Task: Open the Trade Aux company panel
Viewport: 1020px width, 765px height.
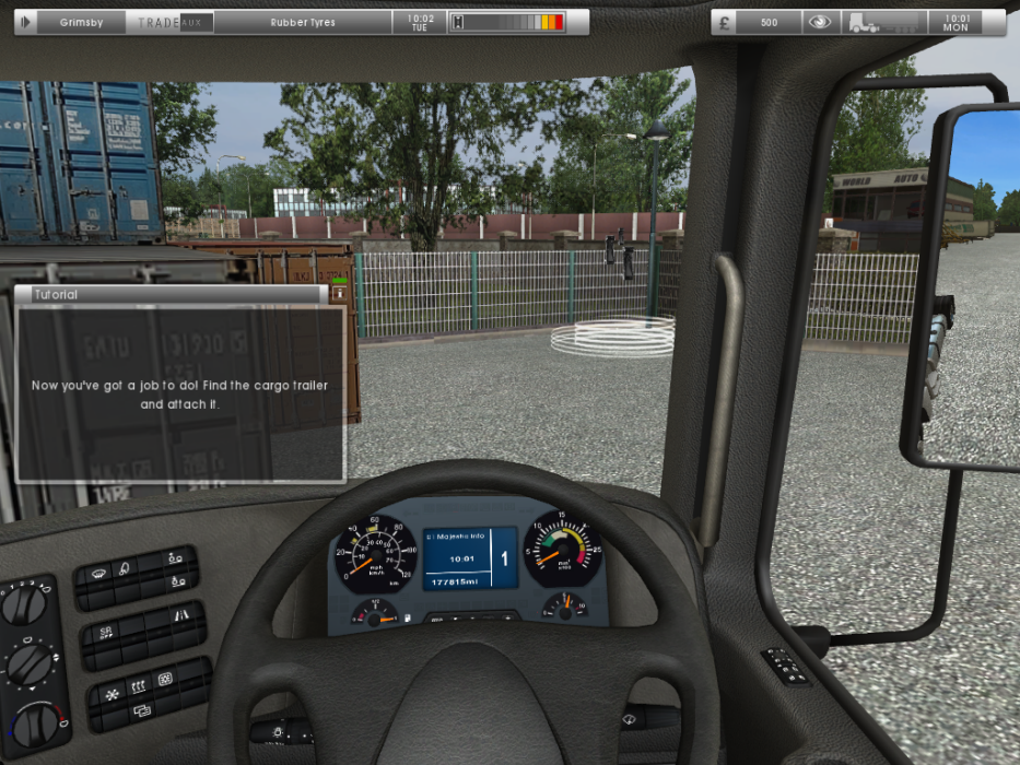Action: pyautogui.click(x=170, y=22)
